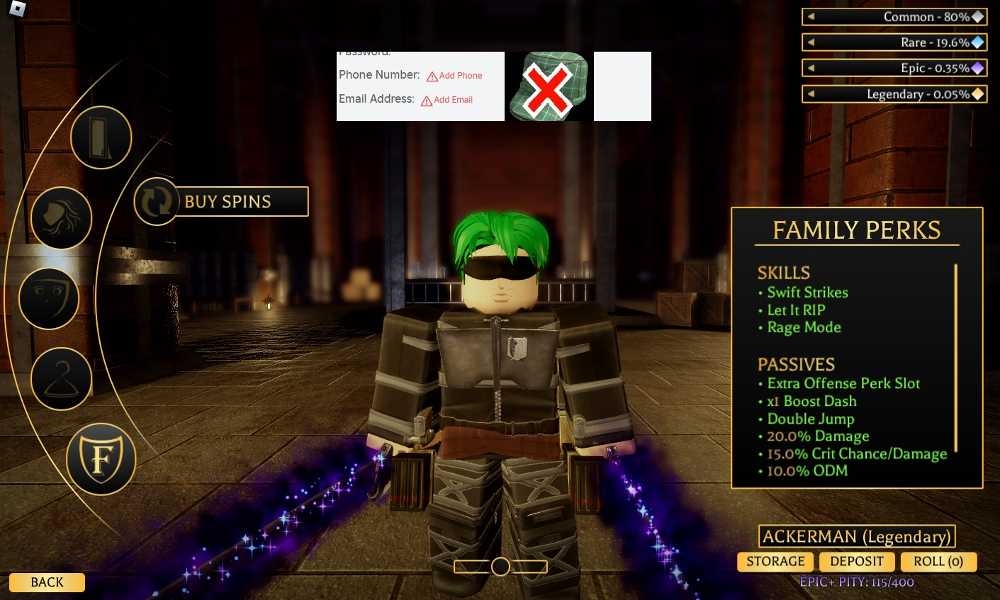Open family Storage
1000x600 pixels.
point(775,562)
